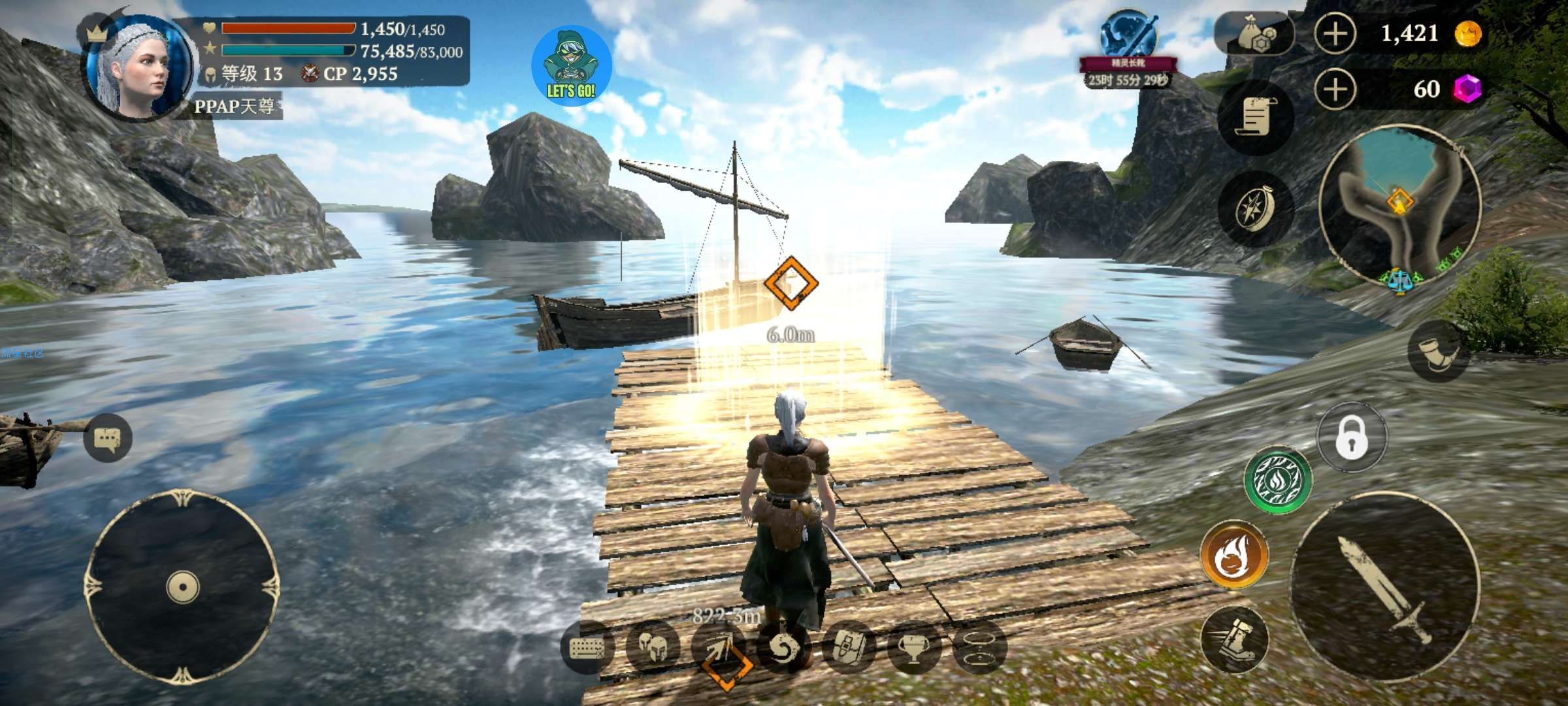This screenshot has width=1568, height=706.
Task: Open the backpack inventory
Action: point(848,647)
